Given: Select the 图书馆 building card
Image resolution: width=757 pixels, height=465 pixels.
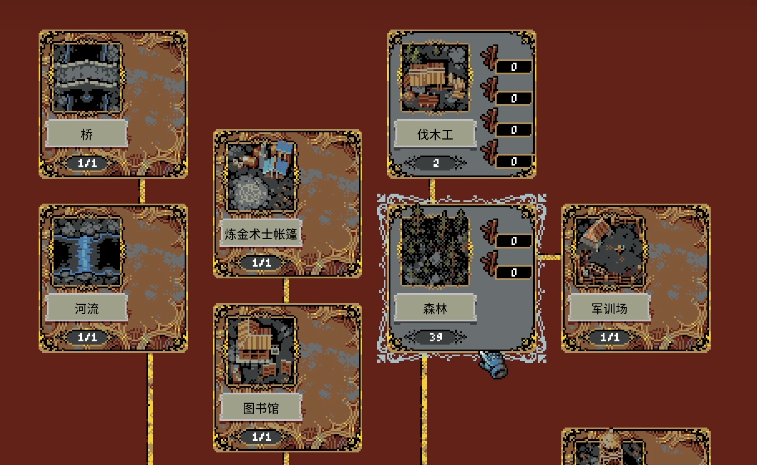Looking at the screenshot, I should pyautogui.click(x=287, y=378).
